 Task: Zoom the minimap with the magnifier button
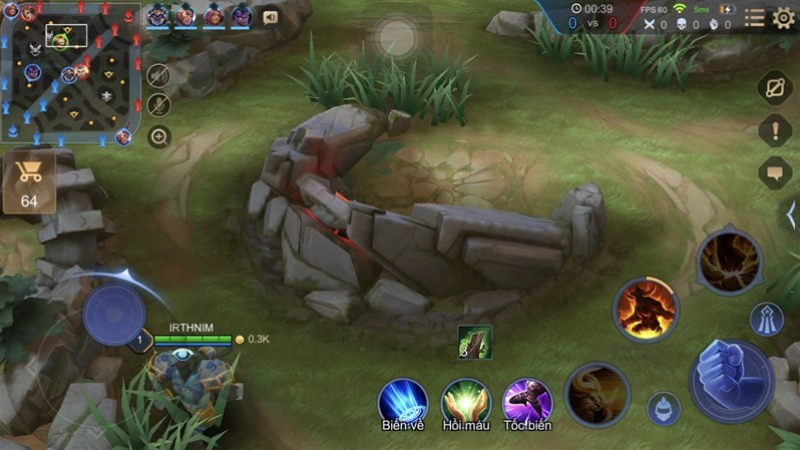[x=159, y=137]
